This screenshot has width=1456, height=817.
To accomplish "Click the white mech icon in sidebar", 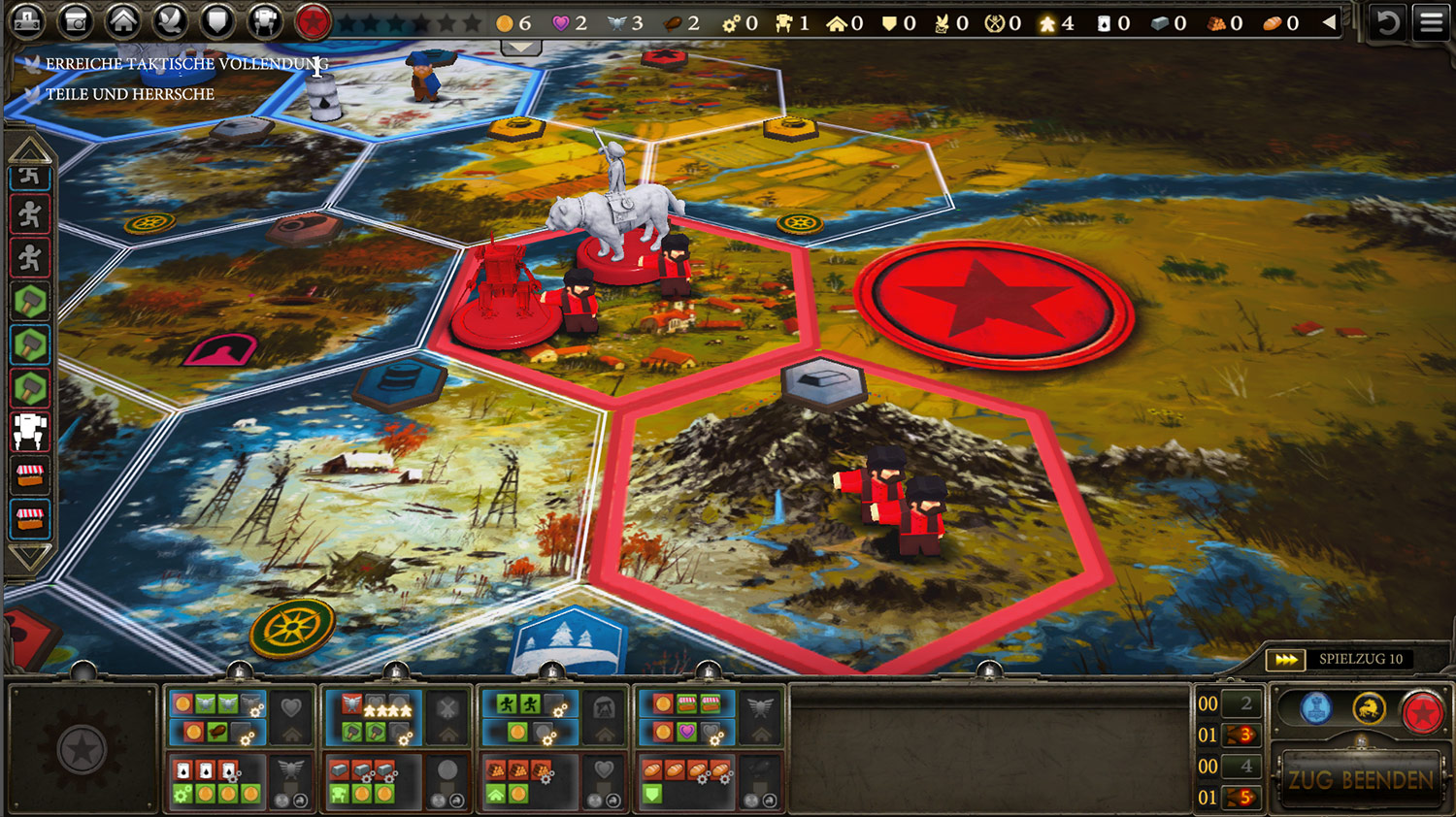I will click(30, 431).
